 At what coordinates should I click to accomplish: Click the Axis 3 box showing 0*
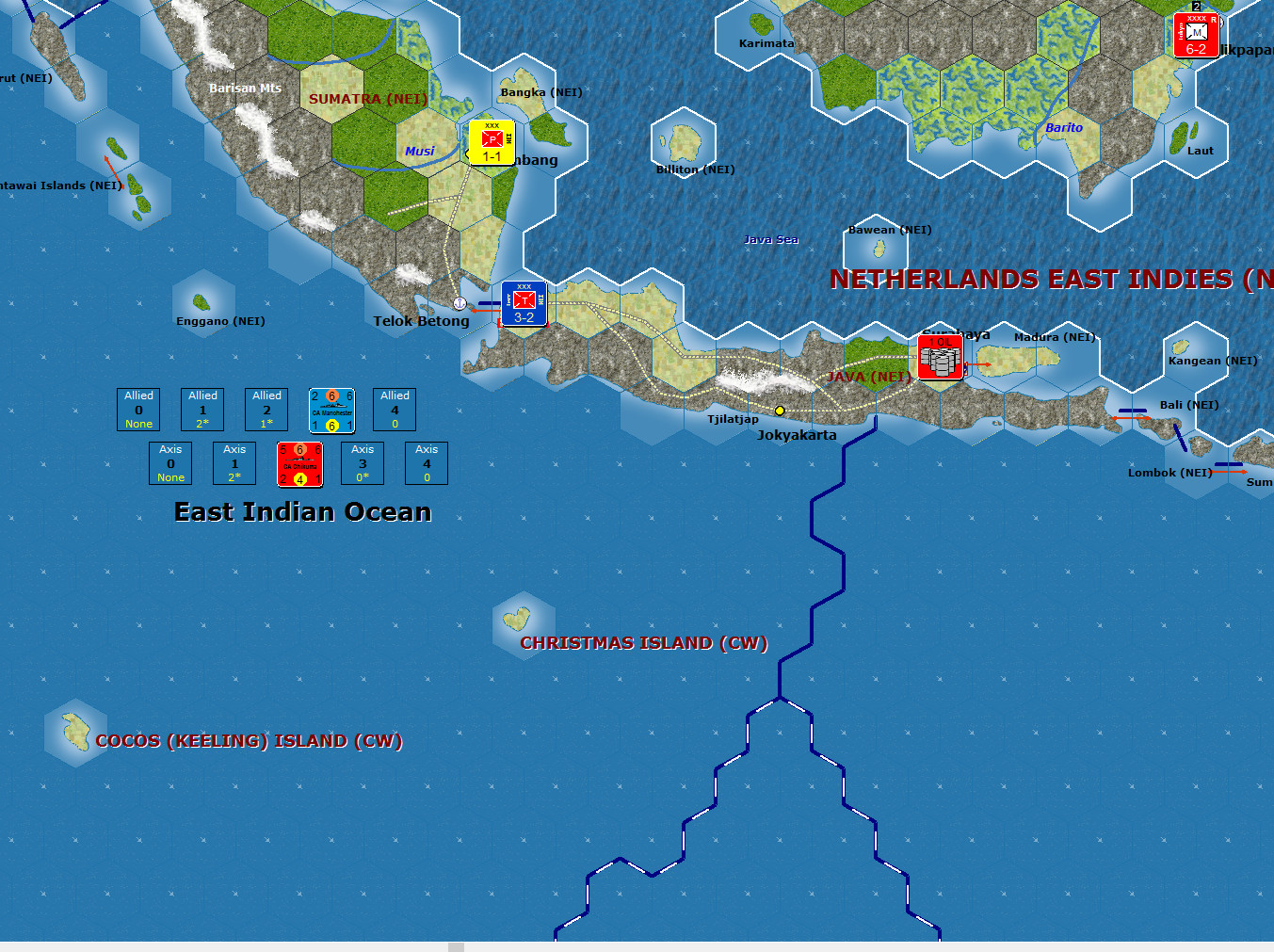coord(363,463)
